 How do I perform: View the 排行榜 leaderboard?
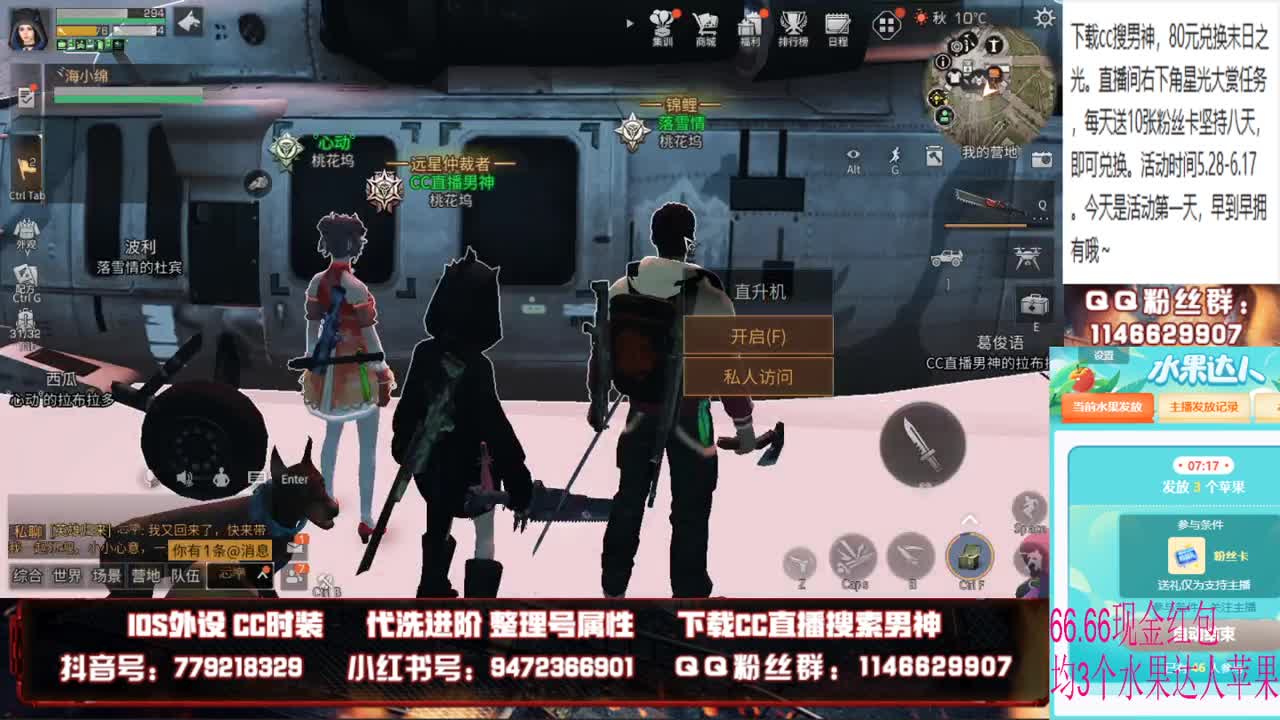point(793,24)
